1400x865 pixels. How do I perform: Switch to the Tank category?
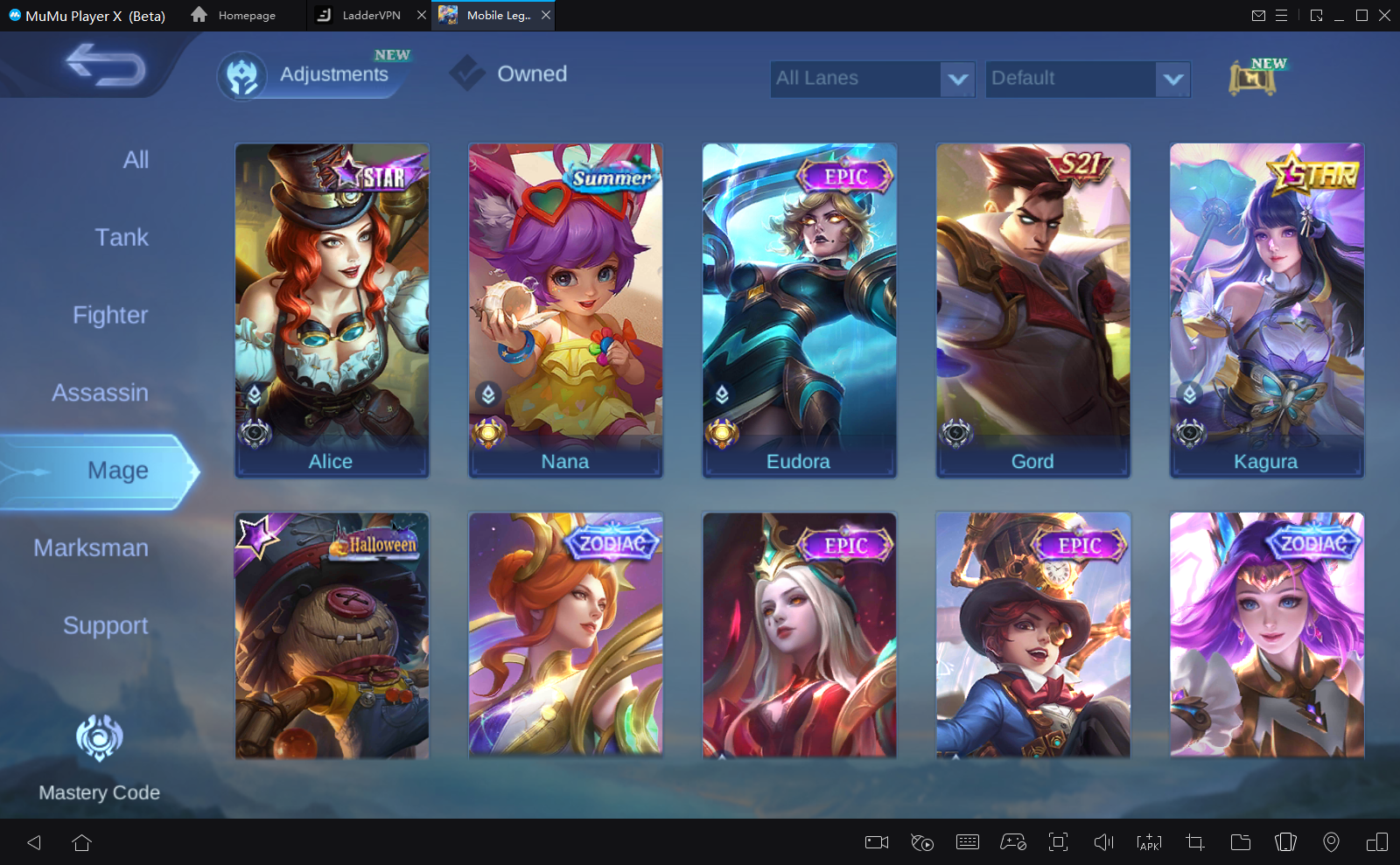122,238
